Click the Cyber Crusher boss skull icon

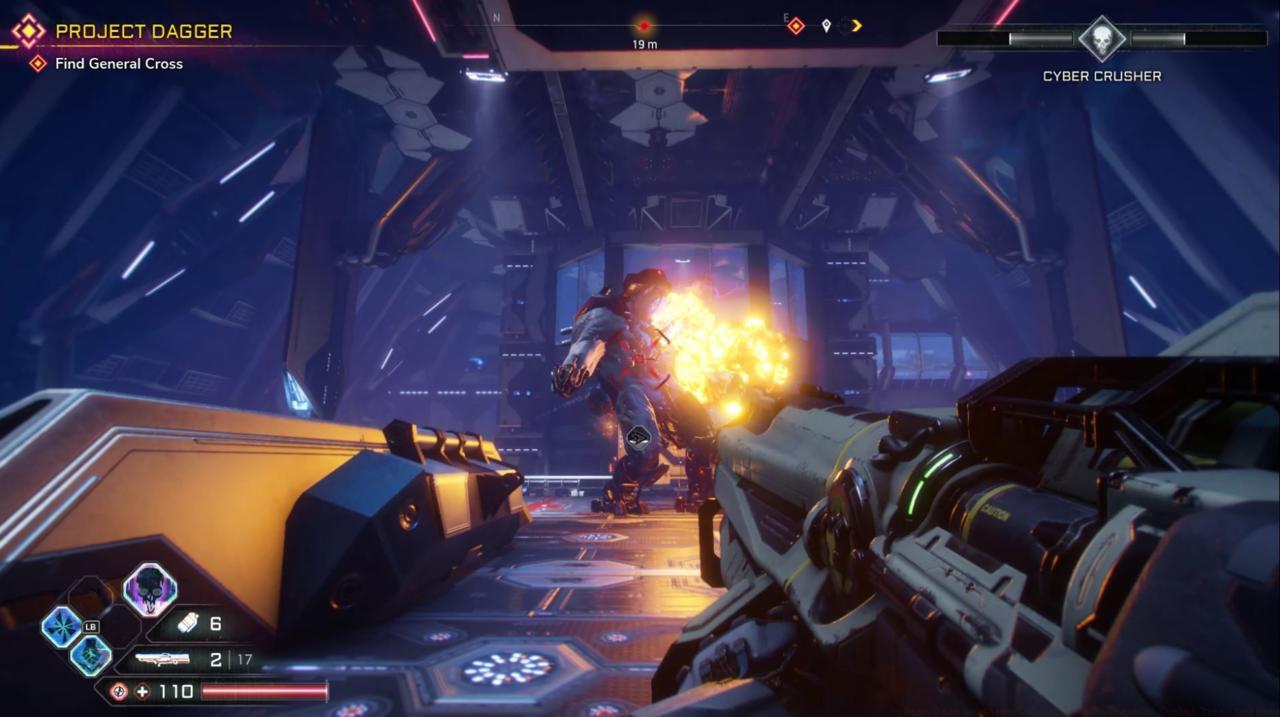(1102, 39)
